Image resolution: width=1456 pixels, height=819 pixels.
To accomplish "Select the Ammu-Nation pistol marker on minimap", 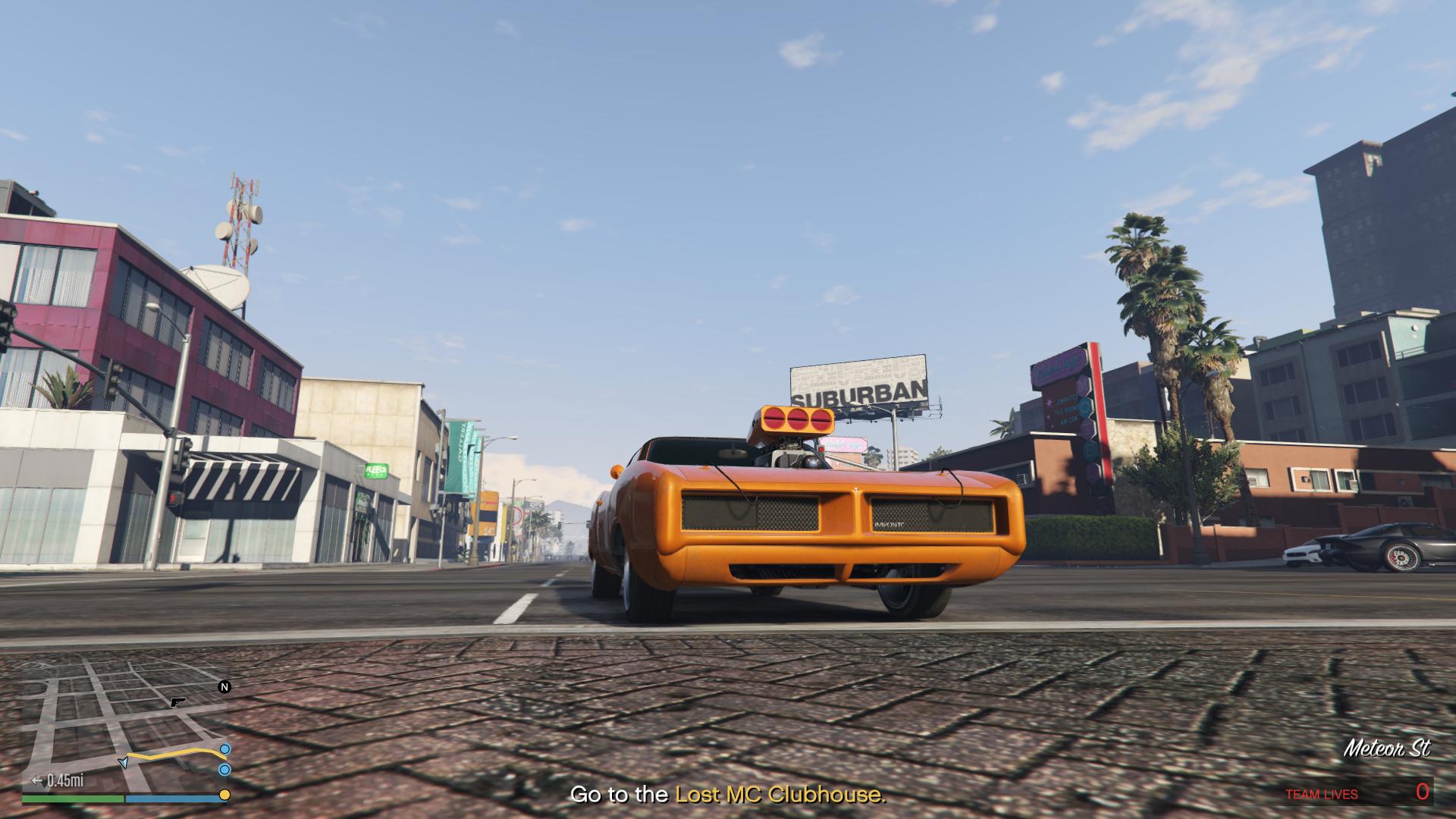I will tap(178, 702).
